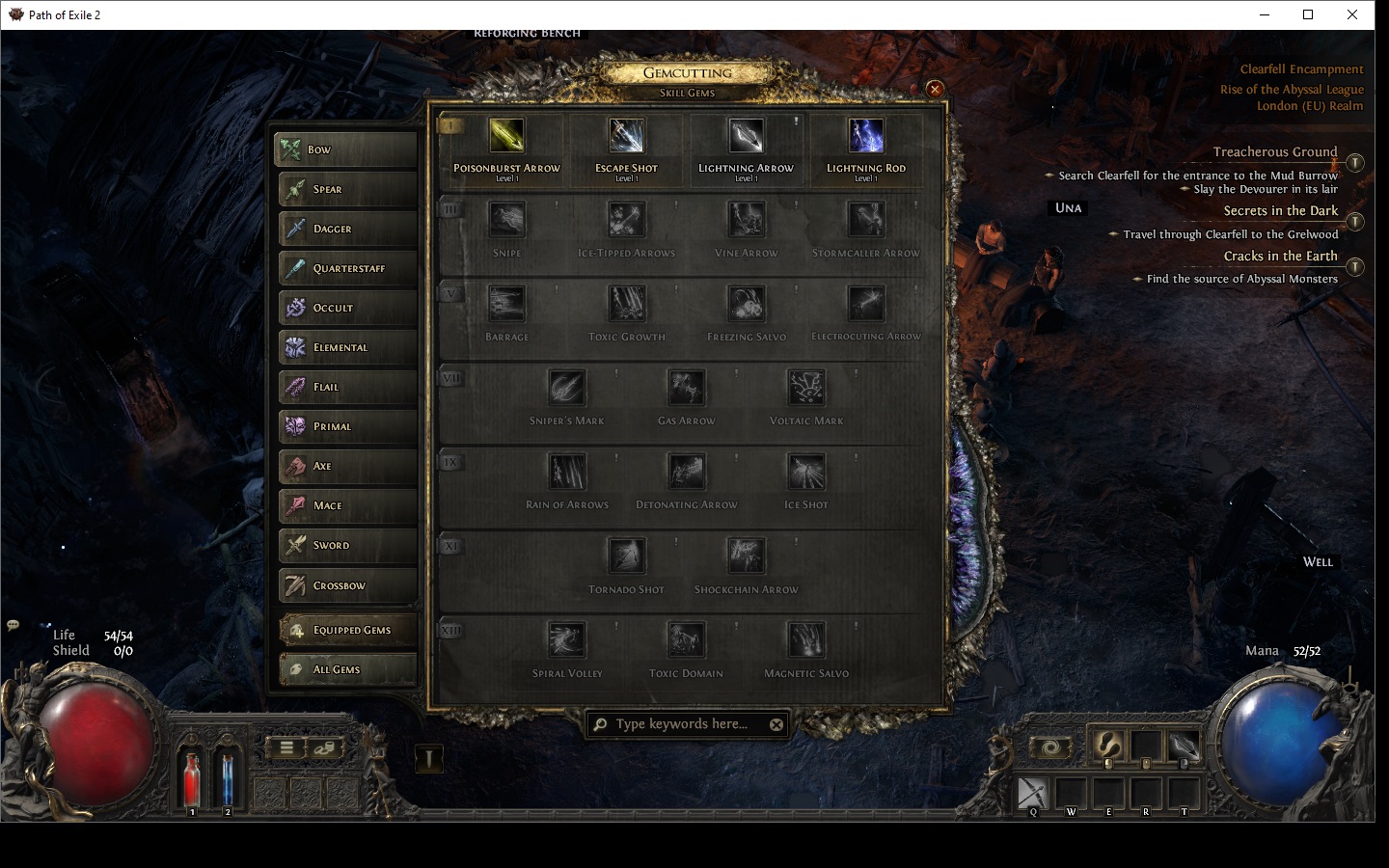Switch to the Spear gem category
Image resolution: width=1389 pixels, height=868 pixels.
[x=347, y=189]
